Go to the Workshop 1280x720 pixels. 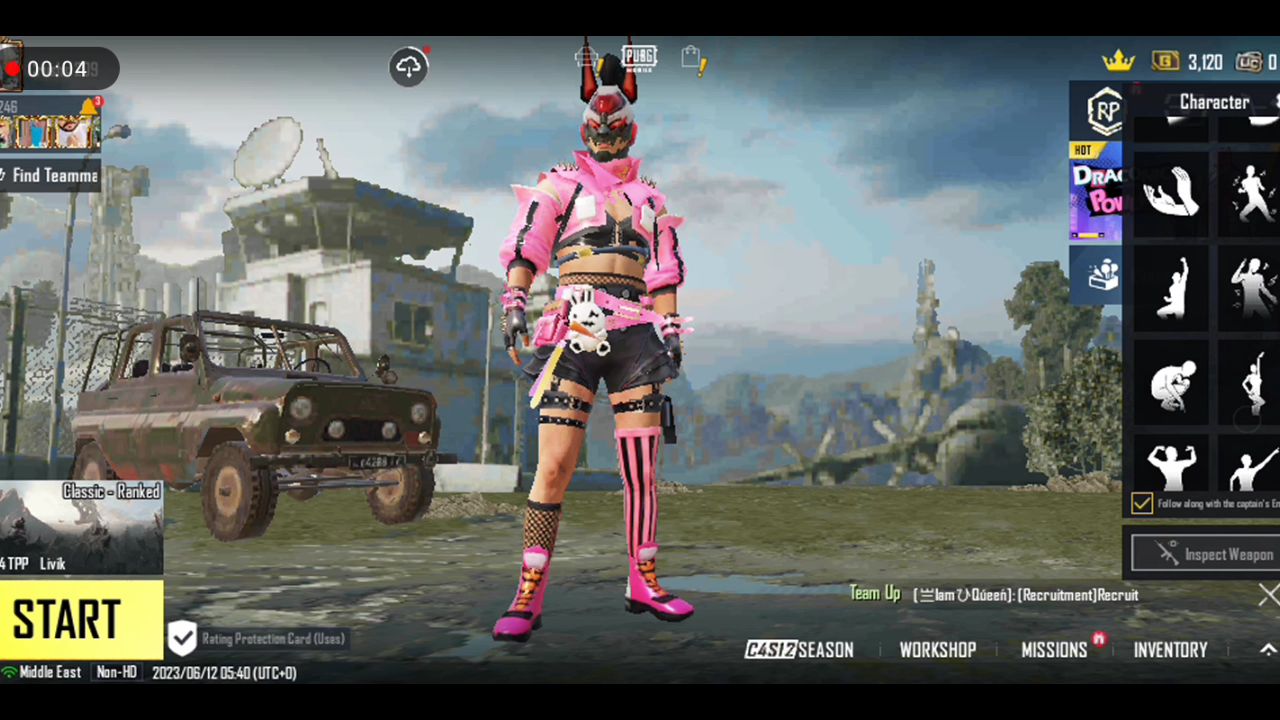[x=937, y=650]
